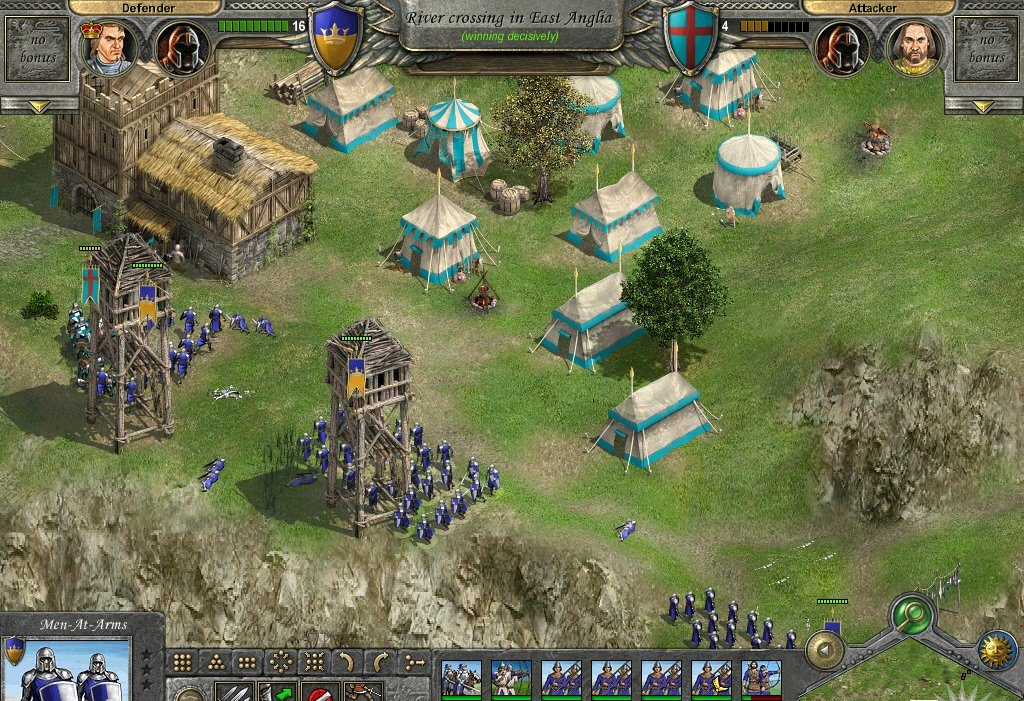Image resolution: width=1024 pixels, height=701 pixels.
Task: Activate the circle formation button
Action: pyautogui.click(x=279, y=662)
